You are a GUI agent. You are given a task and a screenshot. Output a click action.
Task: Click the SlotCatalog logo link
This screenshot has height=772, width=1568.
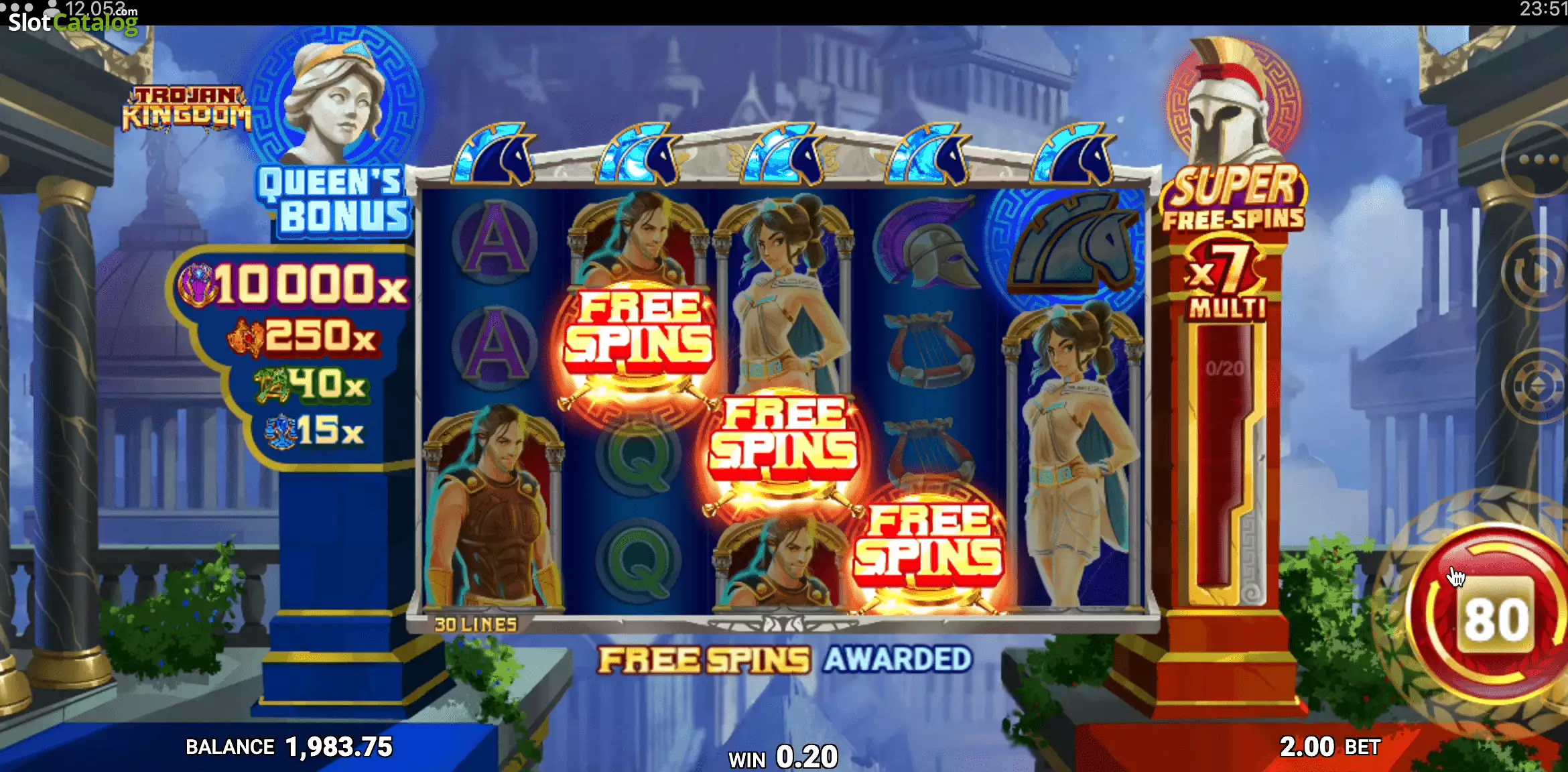[x=72, y=21]
